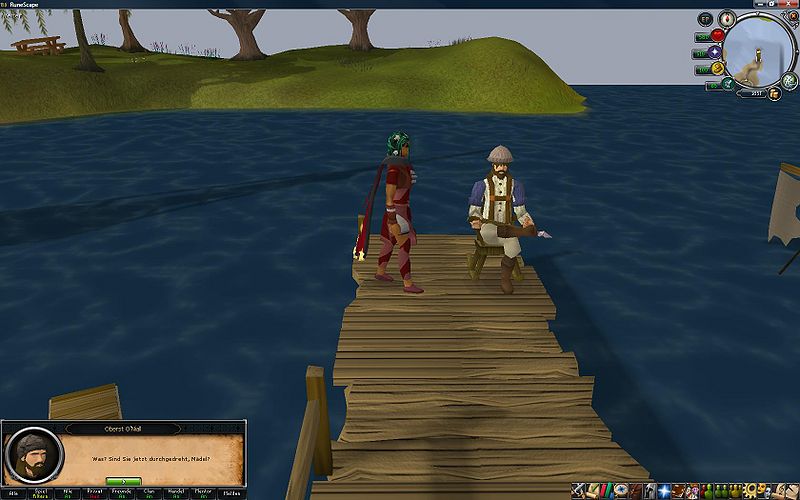Select the Alle chat filter tab
The width and height of the screenshot is (800, 500).
click(x=13, y=493)
